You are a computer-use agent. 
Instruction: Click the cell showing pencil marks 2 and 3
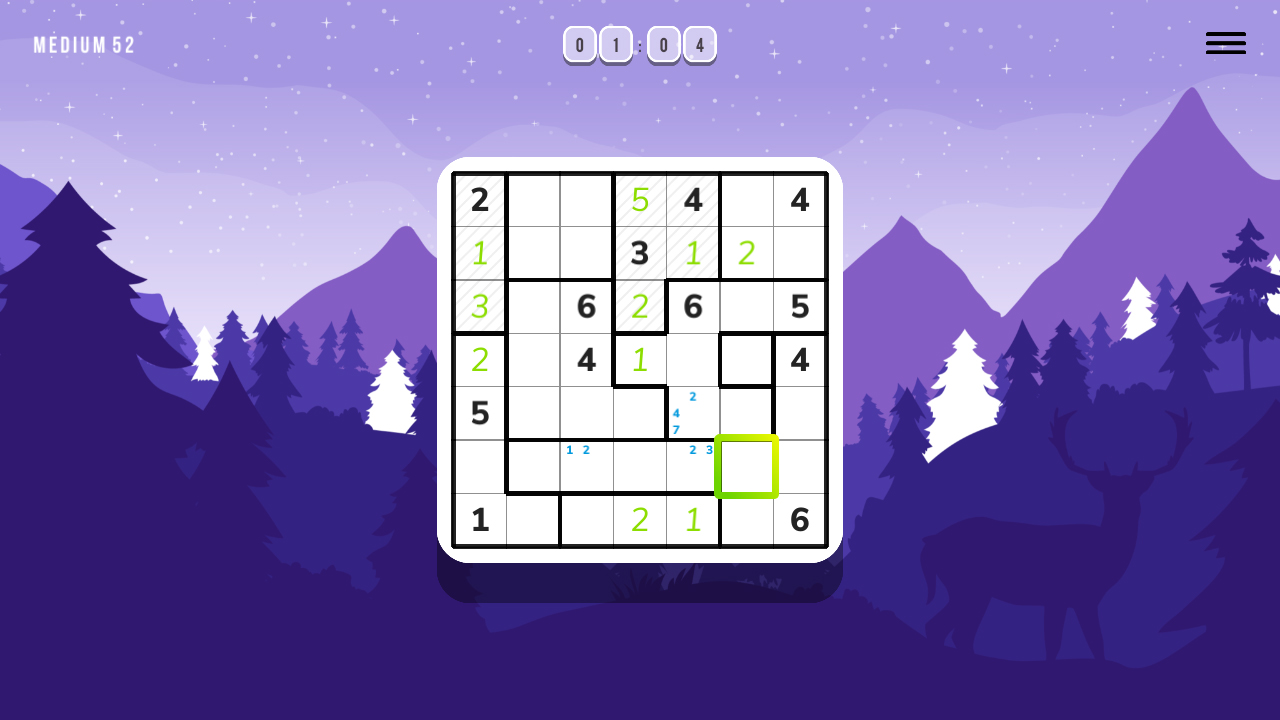tap(693, 466)
